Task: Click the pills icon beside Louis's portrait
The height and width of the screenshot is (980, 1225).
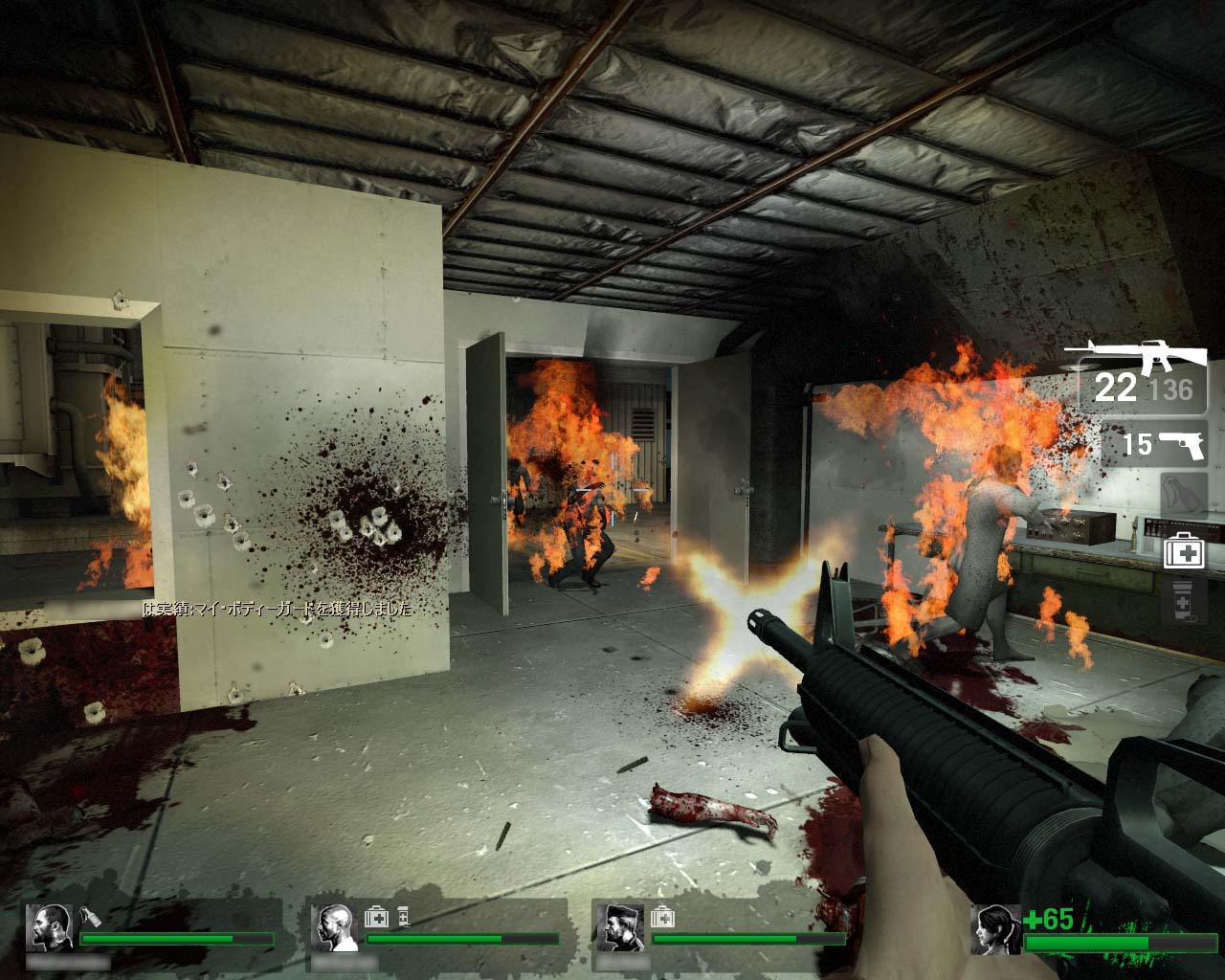Action: coord(403,918)
